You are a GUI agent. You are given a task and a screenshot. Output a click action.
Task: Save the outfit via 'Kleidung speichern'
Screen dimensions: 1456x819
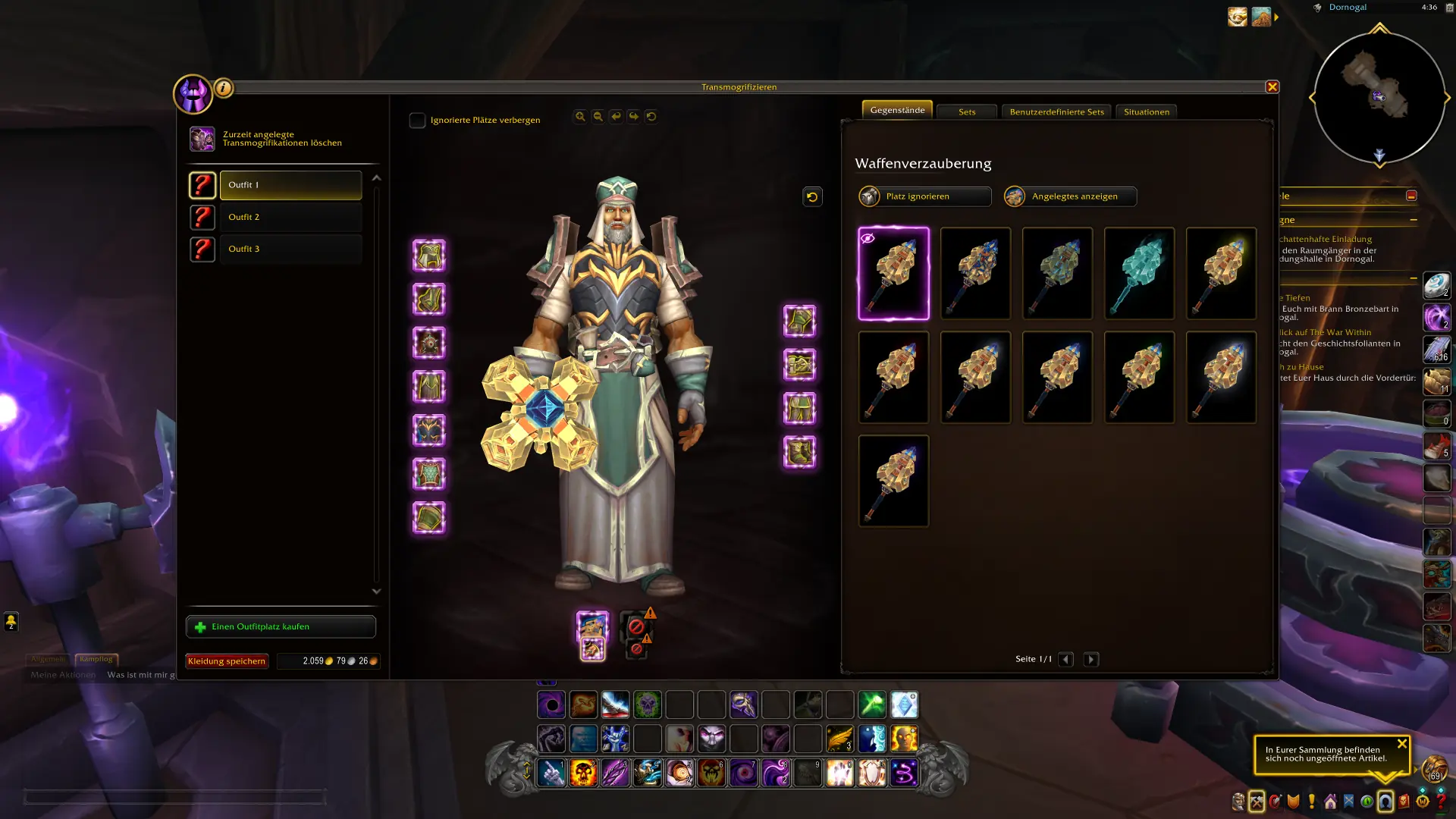click(x=226, y=661)
